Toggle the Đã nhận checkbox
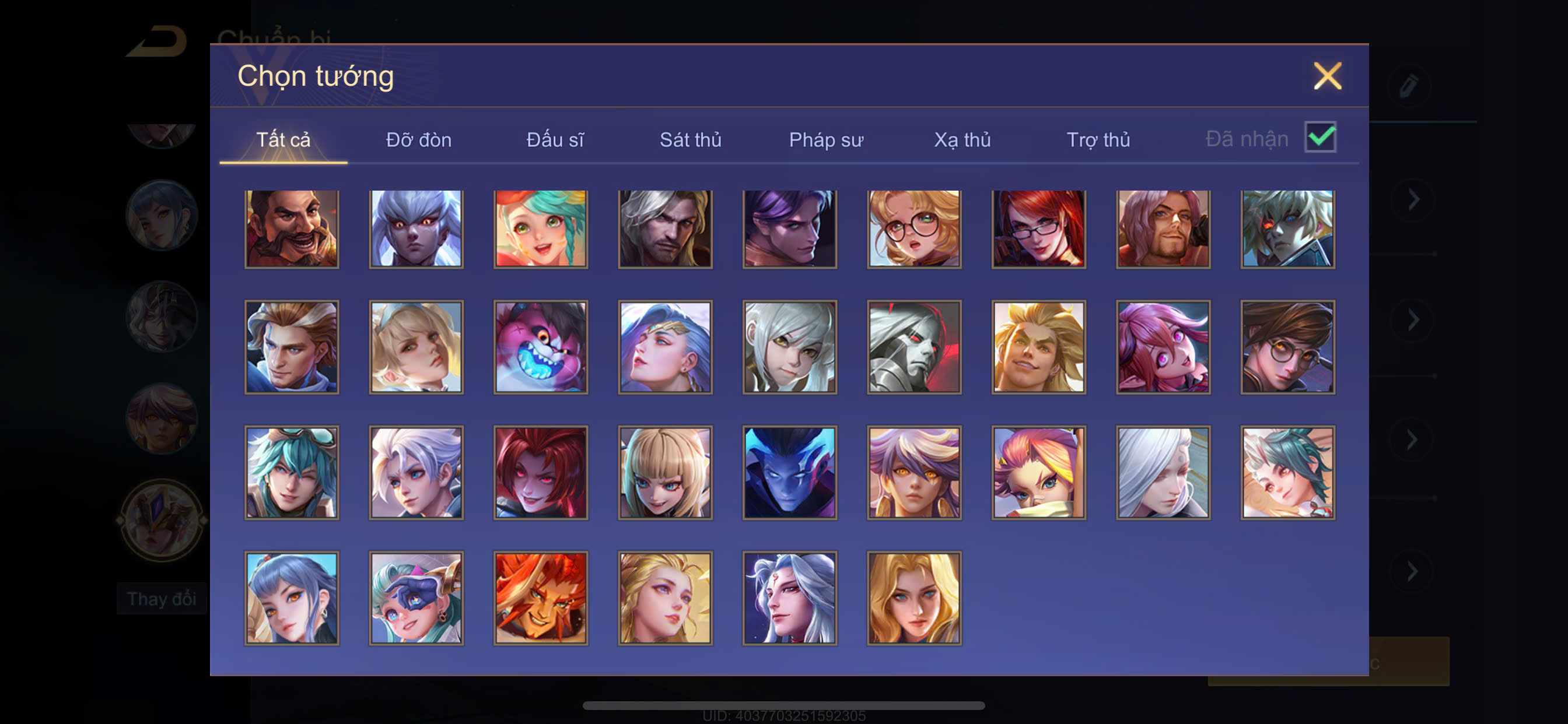Screen dimensions: 1568x724 point(1319,138)
